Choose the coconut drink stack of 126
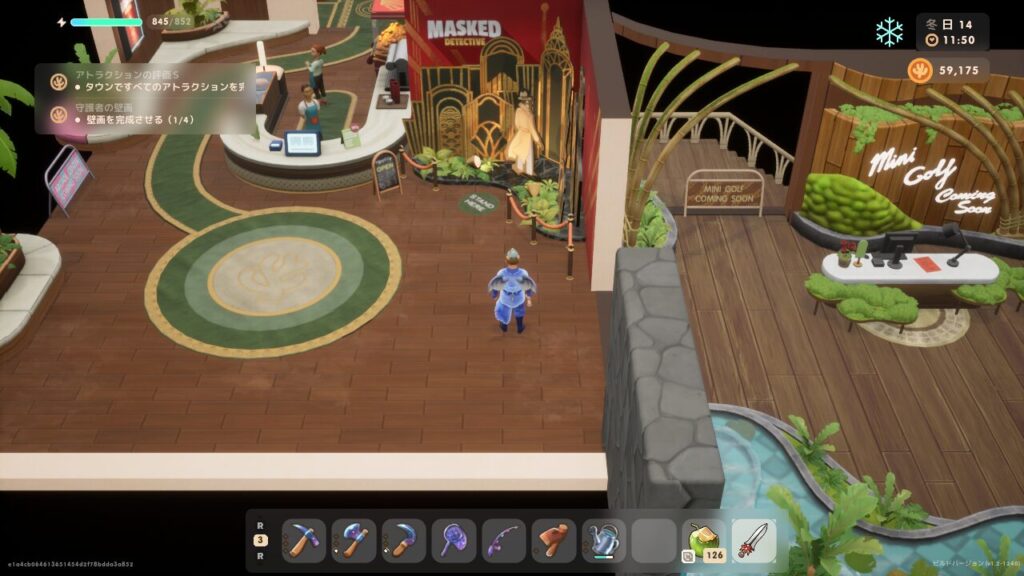 (x=704, y=540)
